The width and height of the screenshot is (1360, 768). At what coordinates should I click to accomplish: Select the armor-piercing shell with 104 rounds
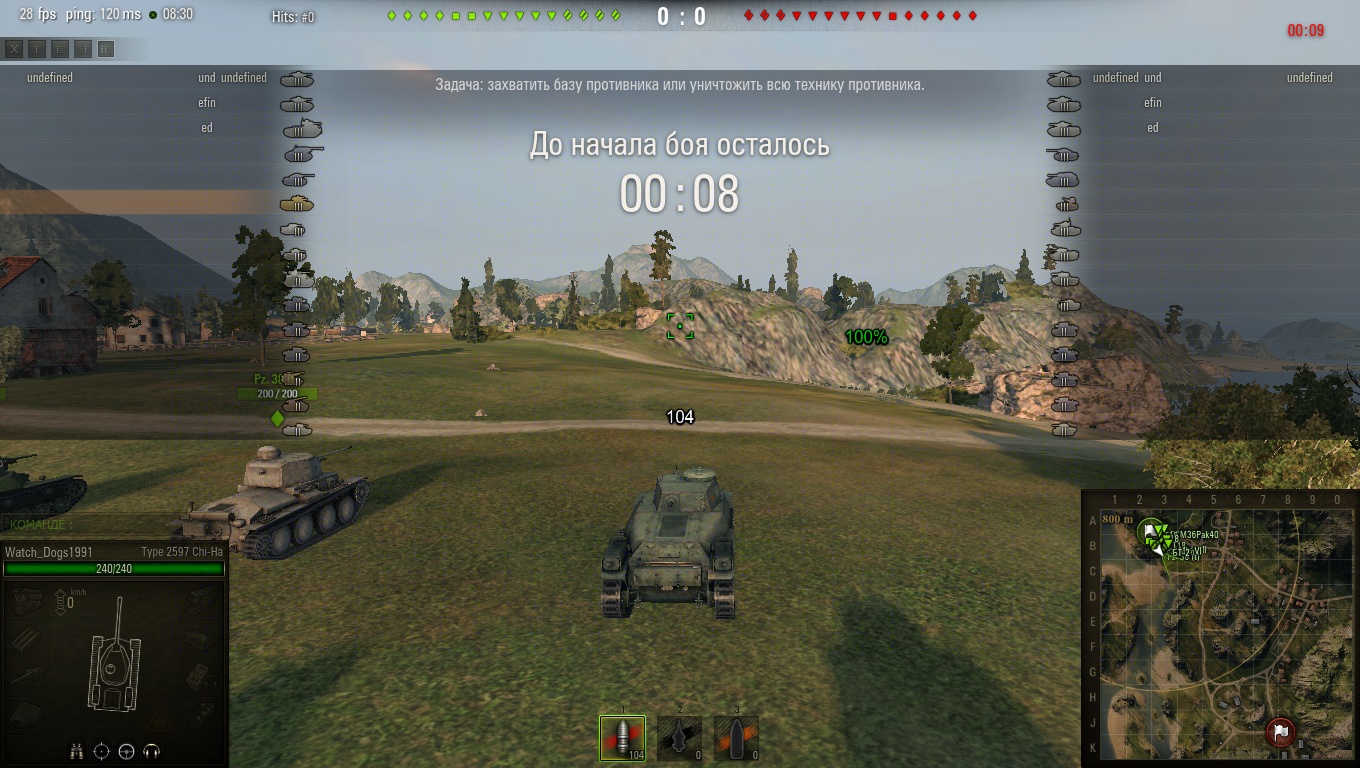click(x=622, y=738)
